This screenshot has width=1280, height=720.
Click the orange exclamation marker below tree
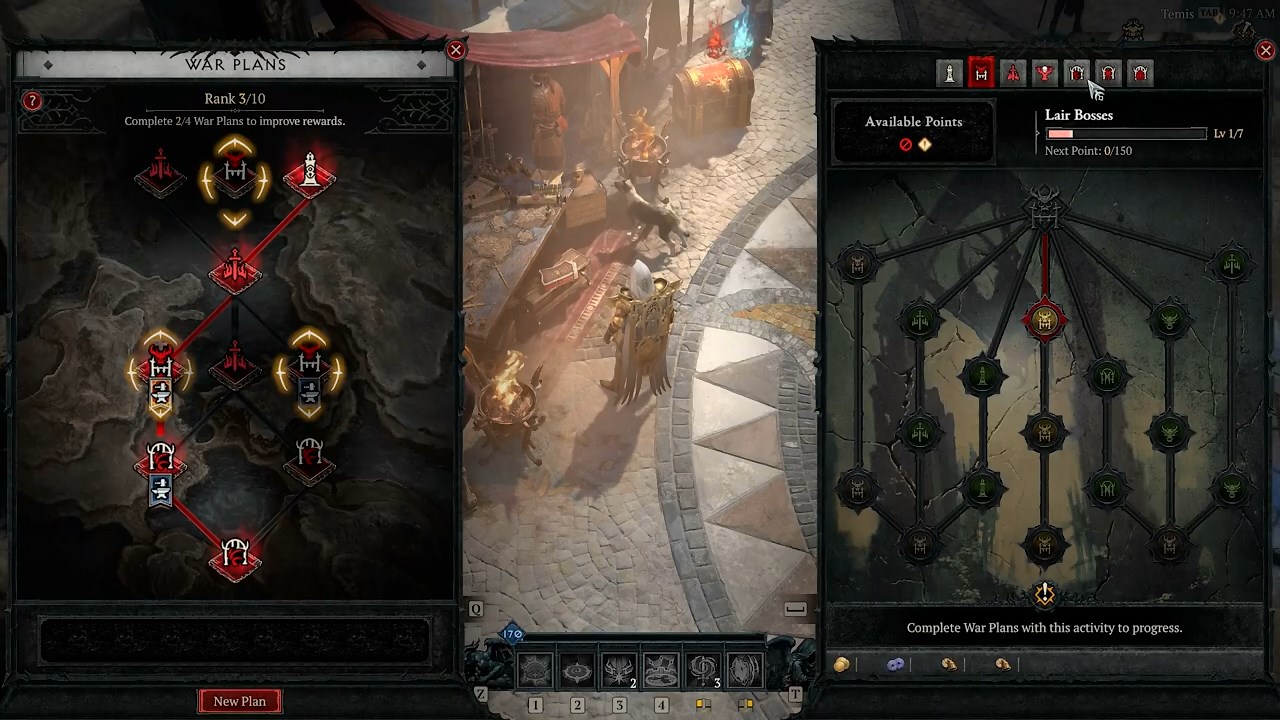click(x=1044, y=595)
